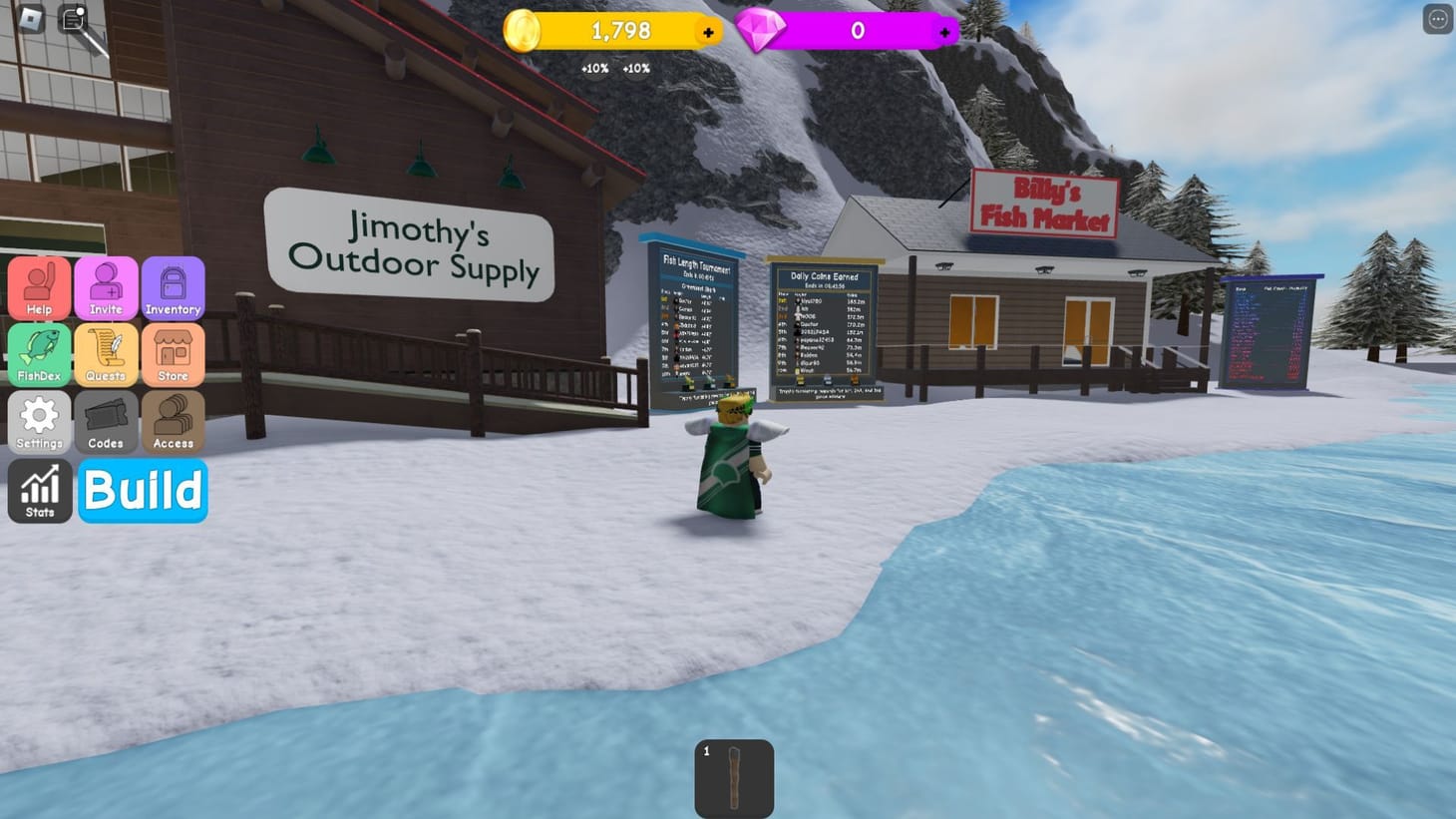
Task: Open the Inventory backpack
Action: (173, 287)
